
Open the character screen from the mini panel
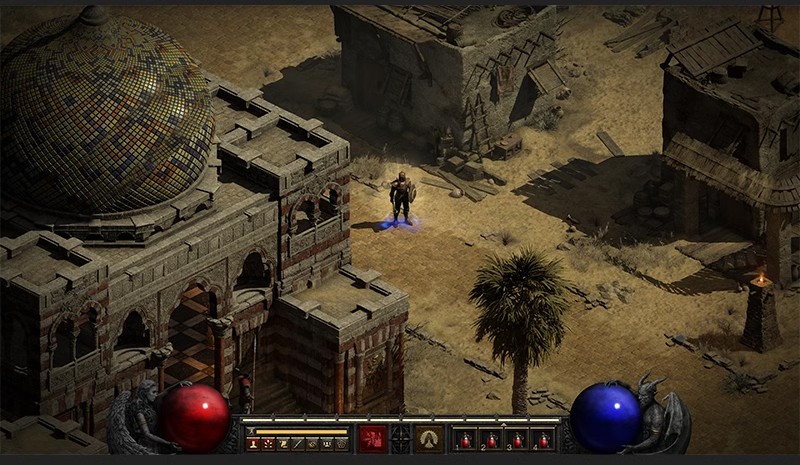tap(252, 442)
